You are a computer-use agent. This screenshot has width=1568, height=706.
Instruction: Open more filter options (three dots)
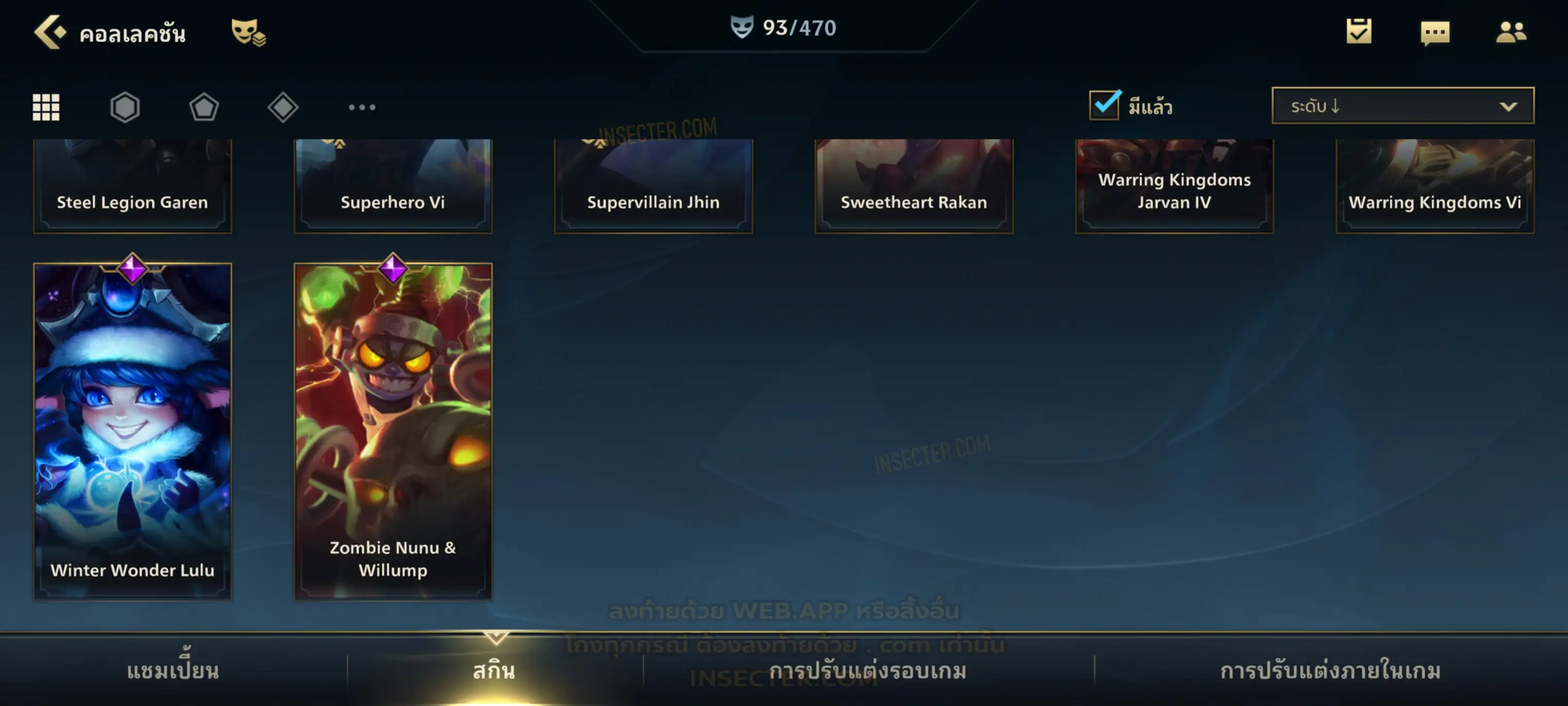(x=362, y=107)
